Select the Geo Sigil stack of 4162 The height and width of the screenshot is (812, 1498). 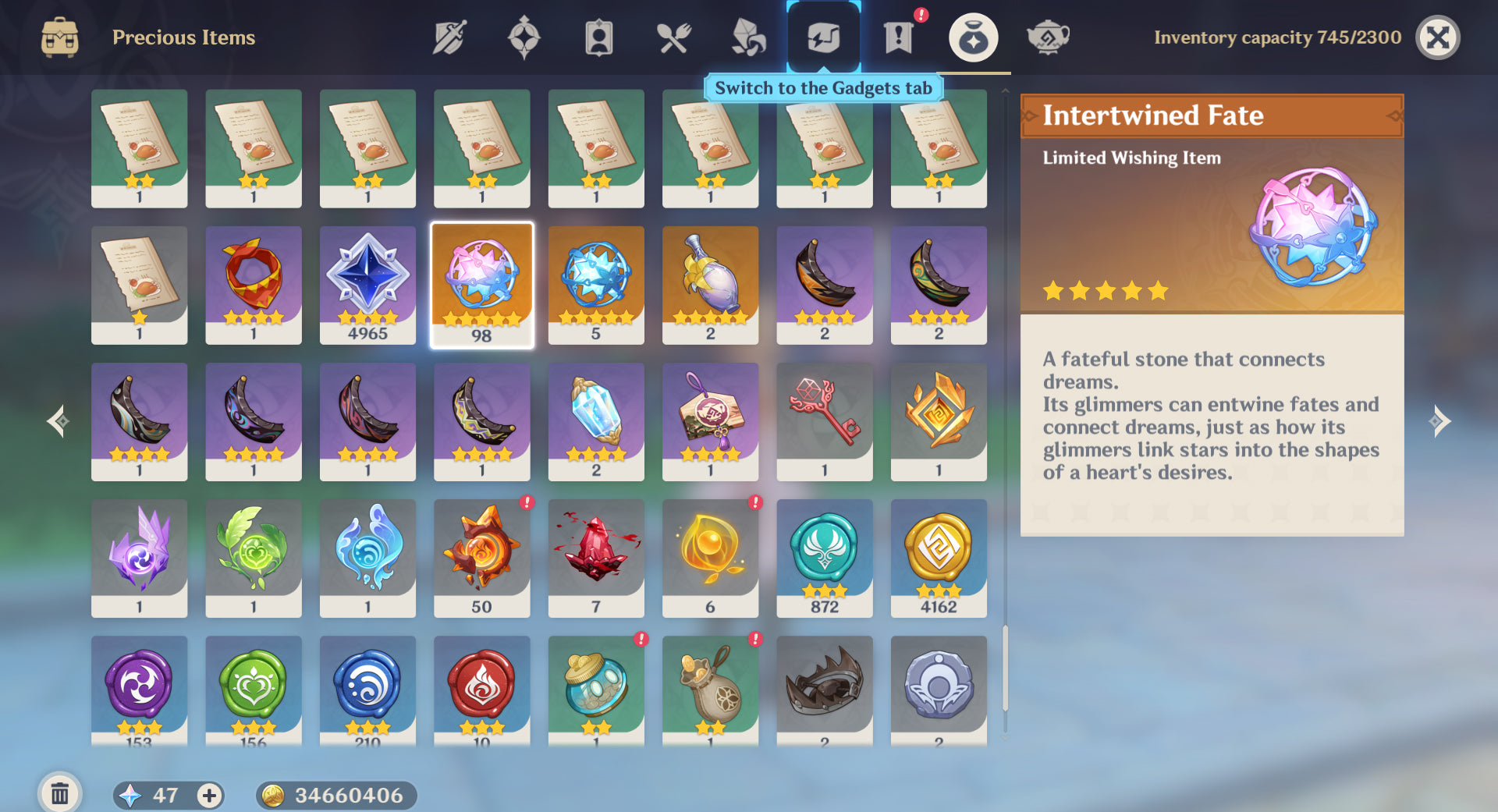pos(939,558)
